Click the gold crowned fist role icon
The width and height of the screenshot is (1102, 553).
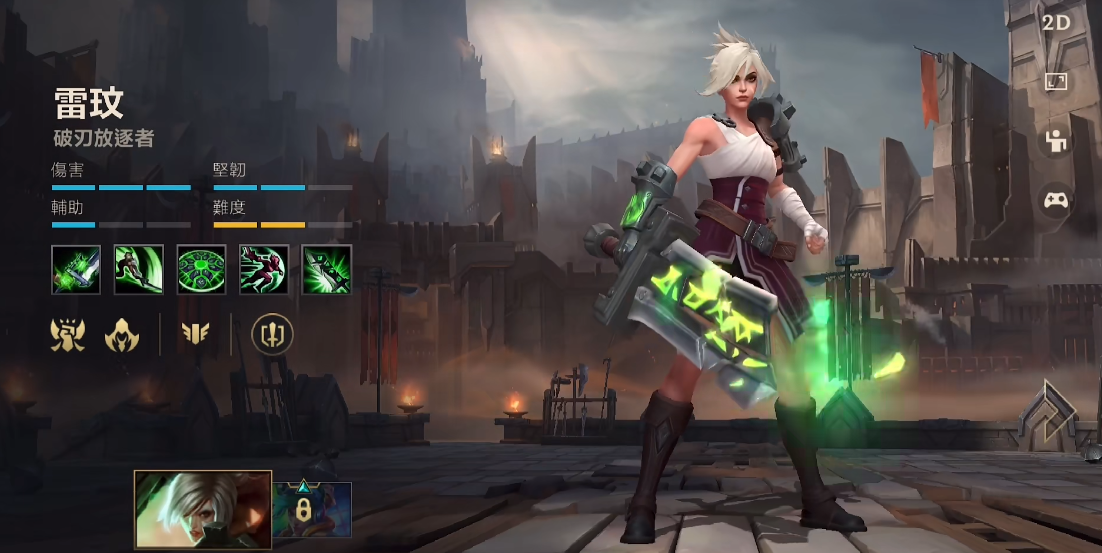coord(68,334)
